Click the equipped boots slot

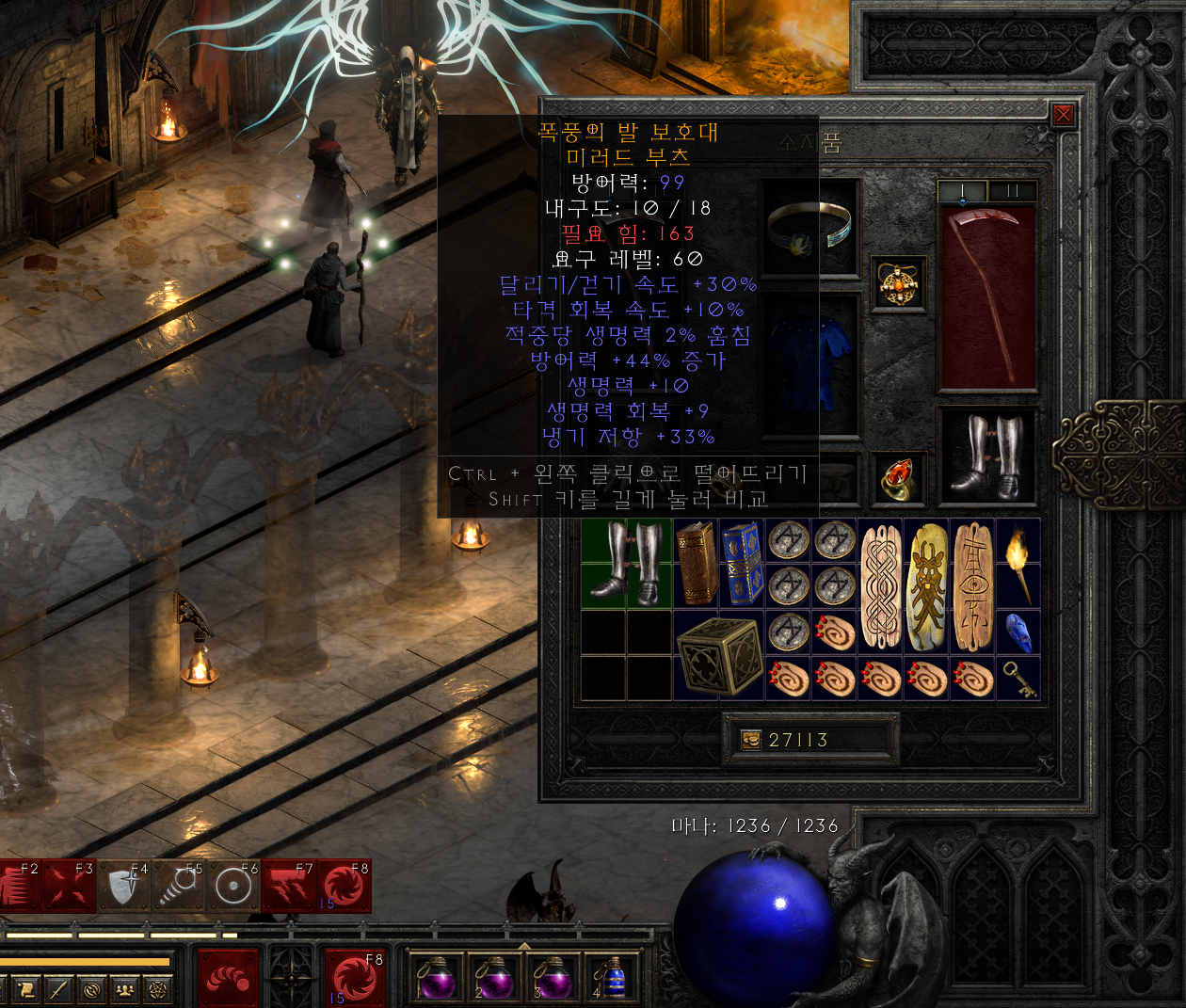986,456
